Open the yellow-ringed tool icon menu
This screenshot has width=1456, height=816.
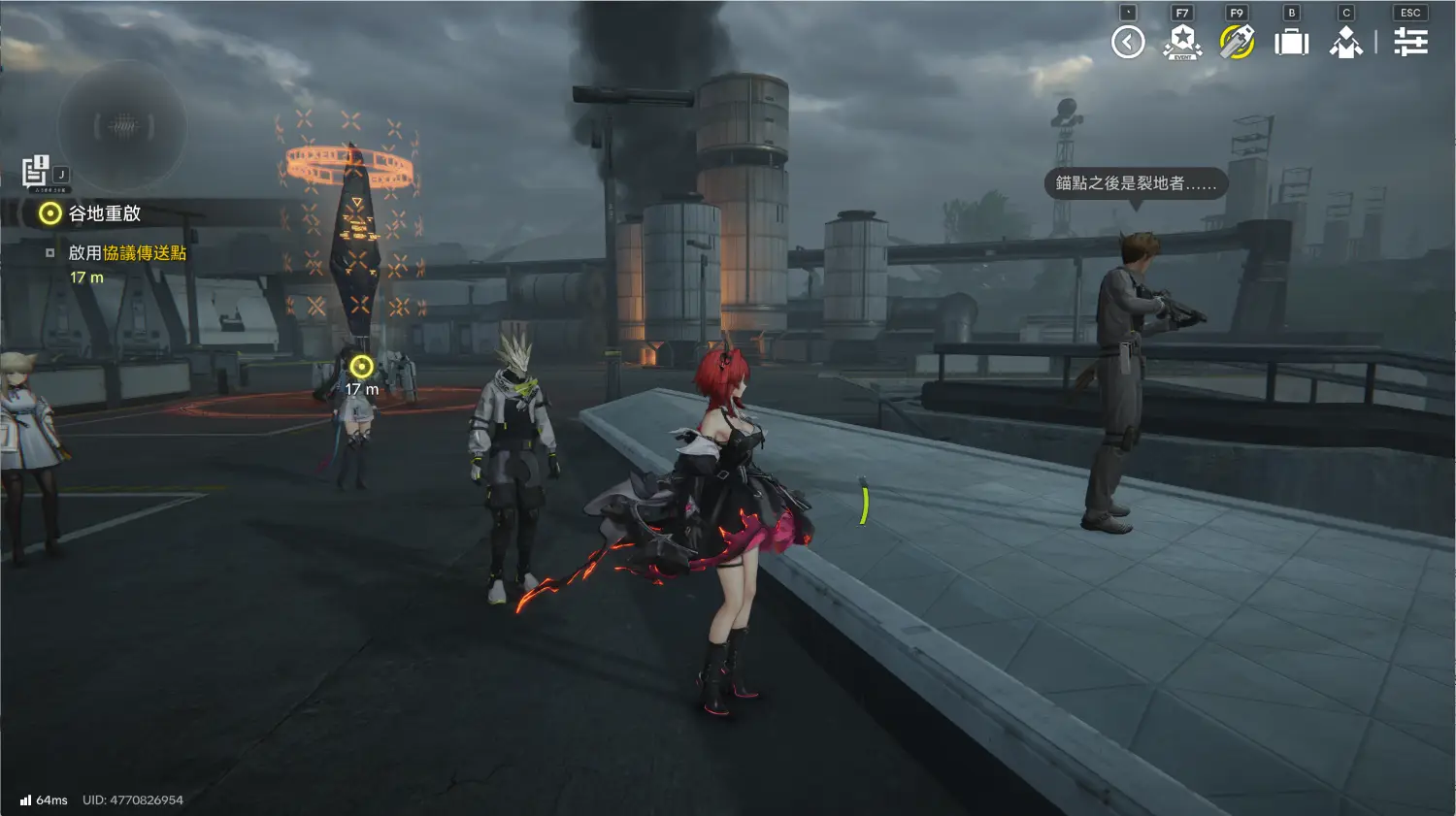click(x=1237, y=42)
